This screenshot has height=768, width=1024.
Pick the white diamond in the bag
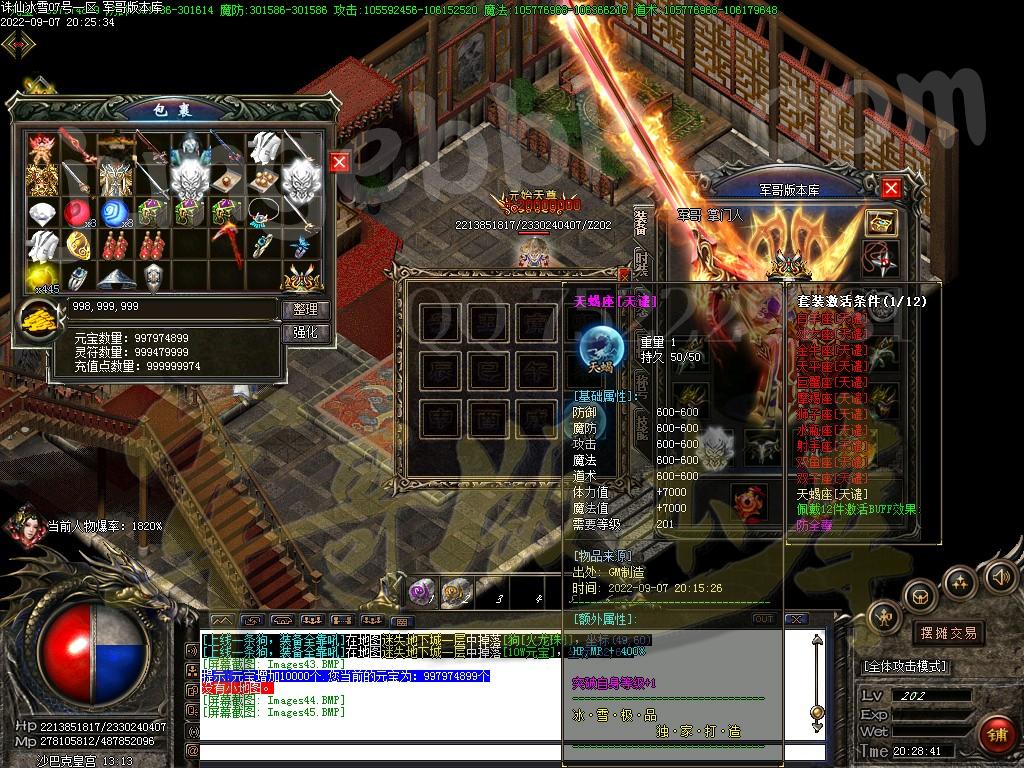[41, 212]
